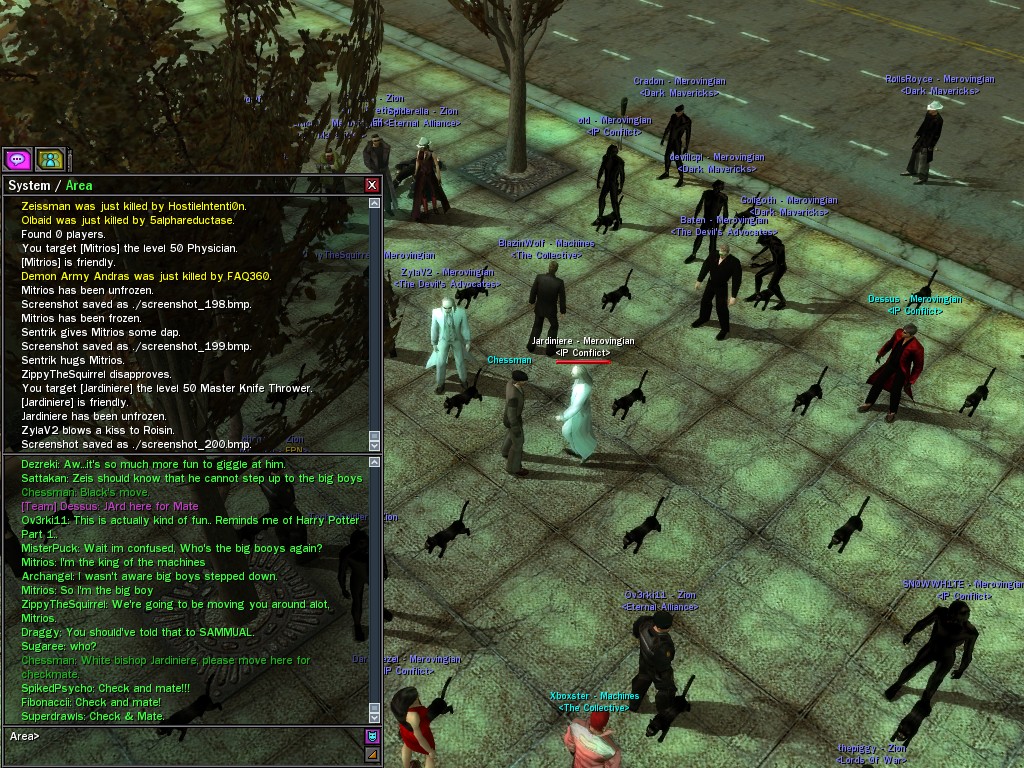Close the System / Area chat window

pos(372,185)
